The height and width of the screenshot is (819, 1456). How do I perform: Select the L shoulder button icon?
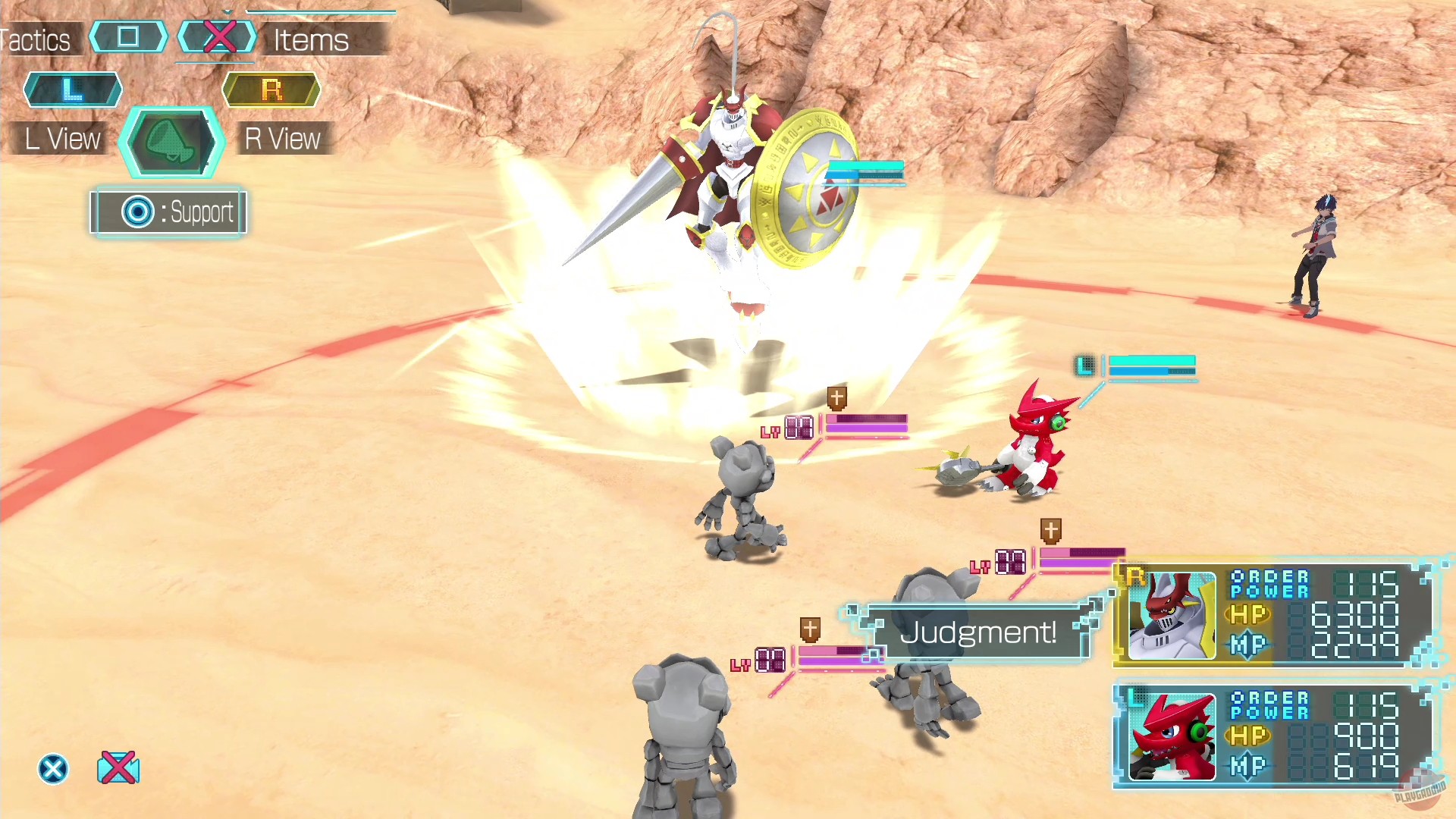(x=72, y=89)
